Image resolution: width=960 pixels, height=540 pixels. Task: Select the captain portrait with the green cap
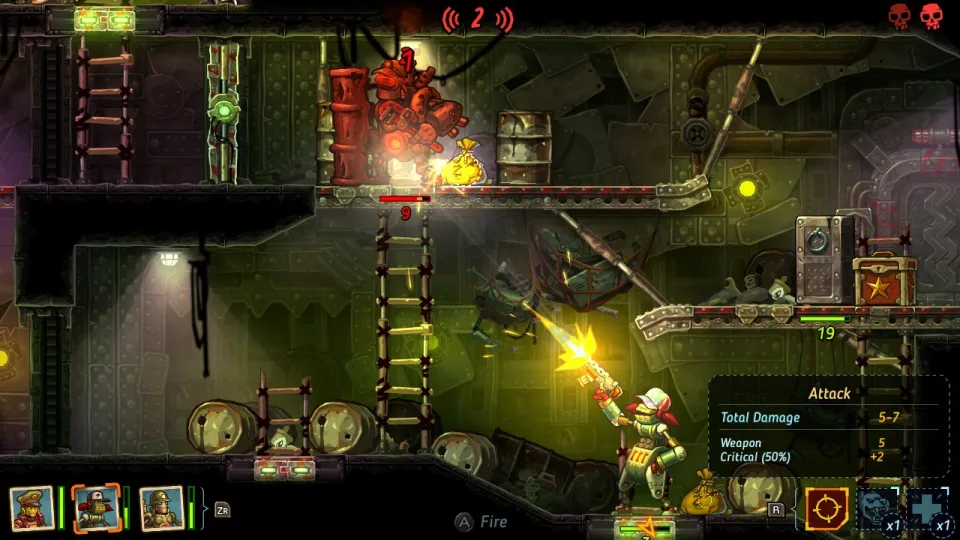click(x=31, y=508)
